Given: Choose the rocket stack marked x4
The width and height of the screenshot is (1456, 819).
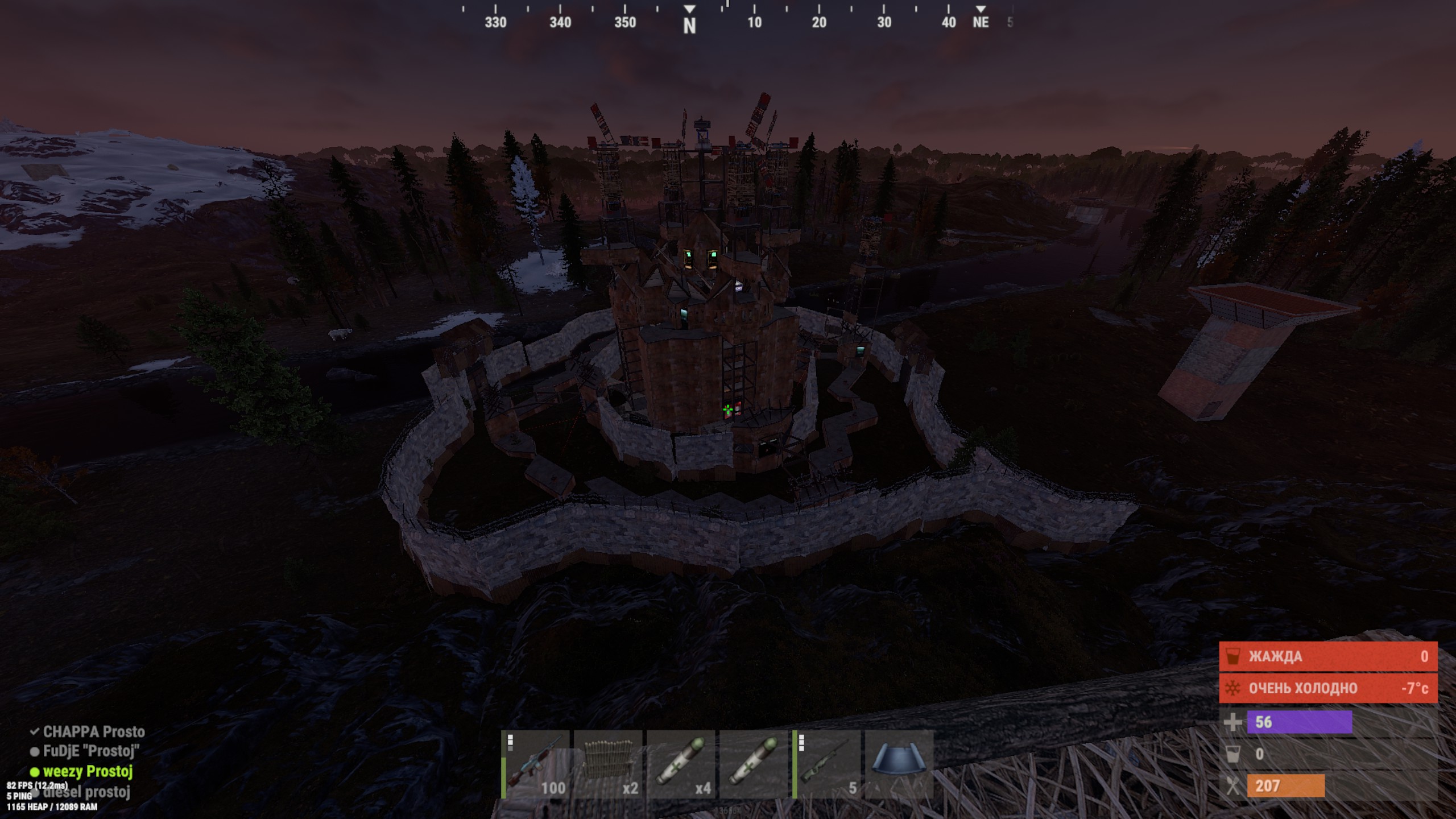Looking at the screenshot, I should pyautogui.click(x=681, y=764).
